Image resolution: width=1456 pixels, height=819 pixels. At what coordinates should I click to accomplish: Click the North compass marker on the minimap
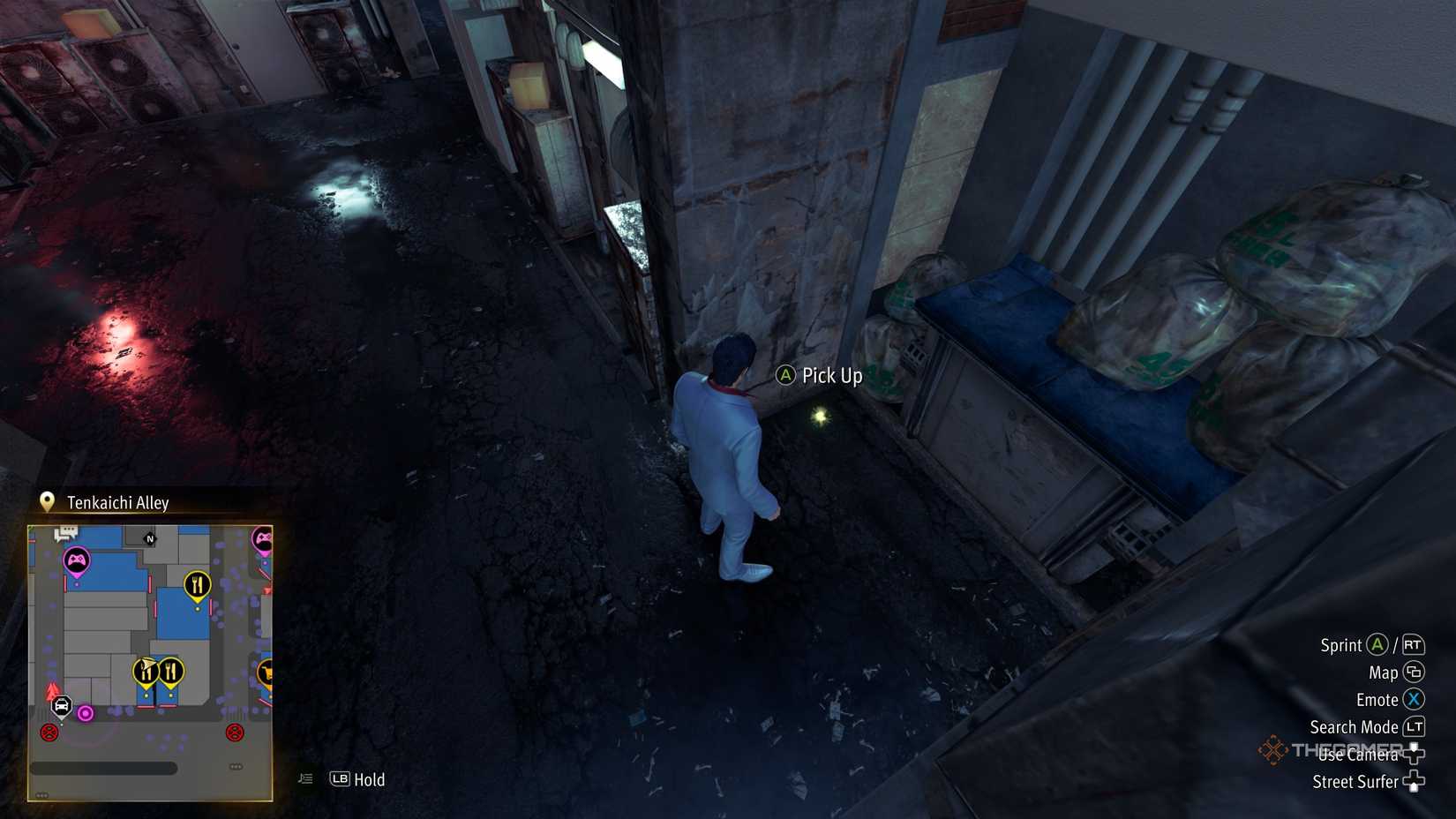point(151,538)
